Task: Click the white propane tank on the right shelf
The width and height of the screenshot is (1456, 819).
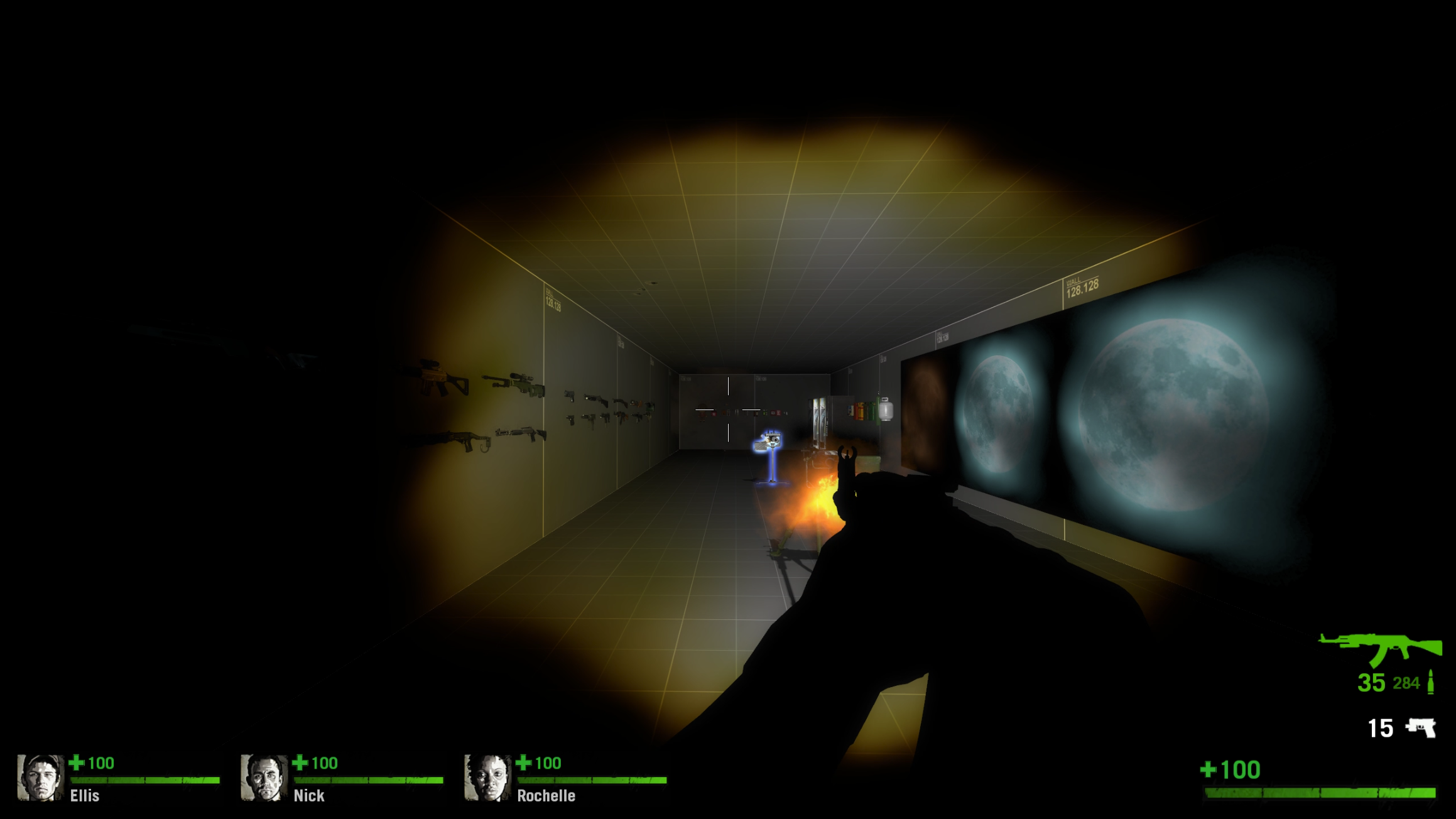Action: [x=886, y=409]
